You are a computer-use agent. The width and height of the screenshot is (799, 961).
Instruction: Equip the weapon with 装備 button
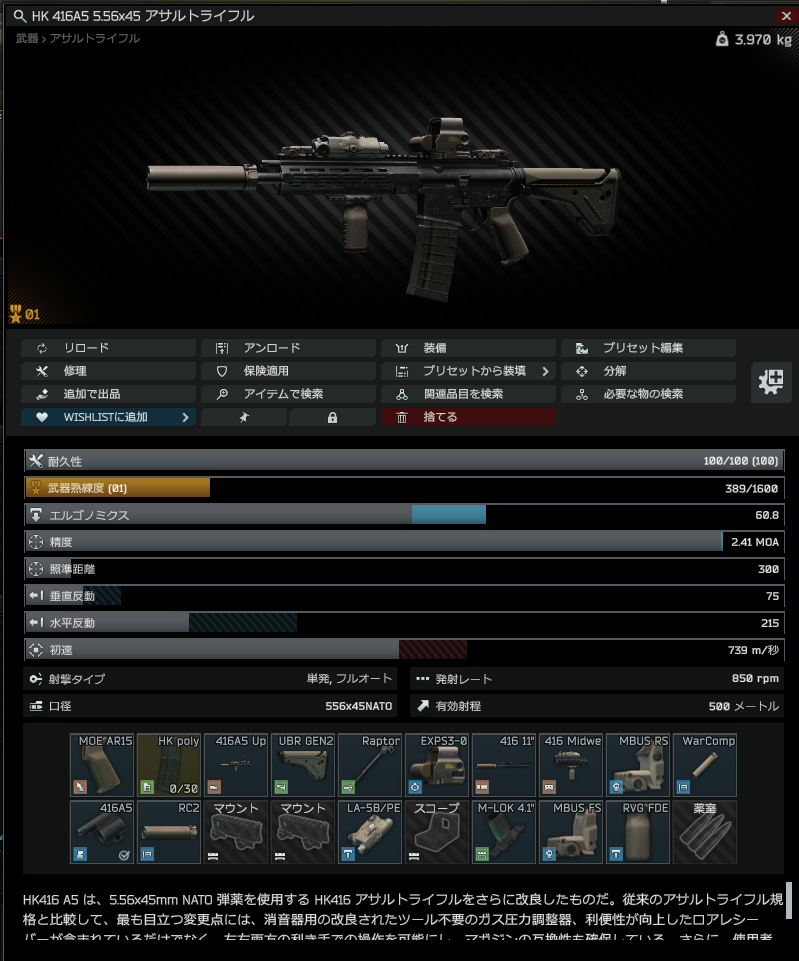click(468, 348)
